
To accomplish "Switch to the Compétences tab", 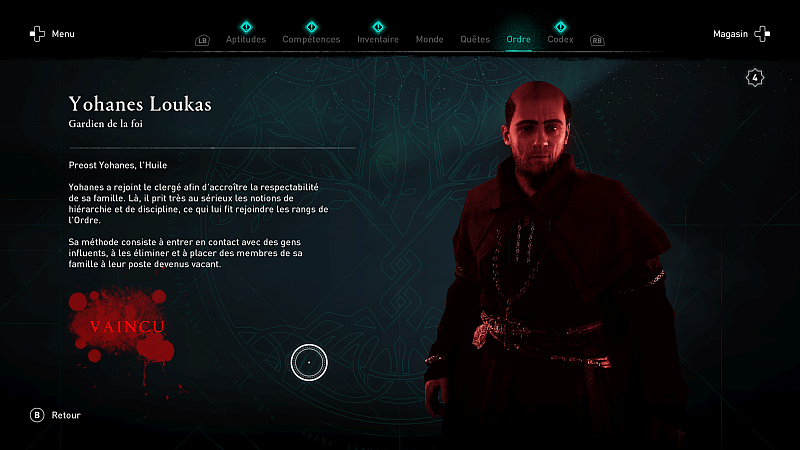I will coord(311,40).
